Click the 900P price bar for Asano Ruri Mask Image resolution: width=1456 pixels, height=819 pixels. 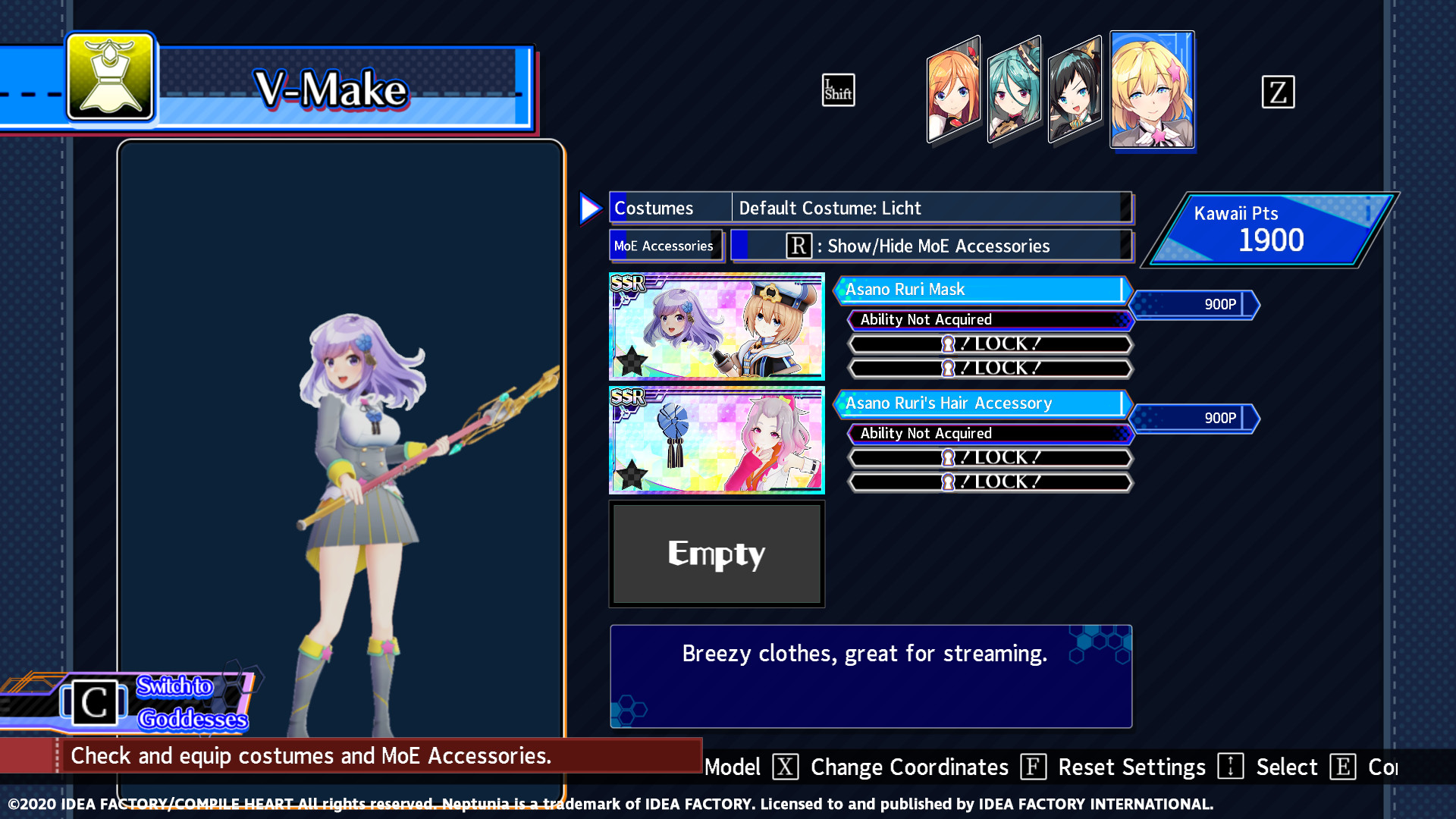1194,304
